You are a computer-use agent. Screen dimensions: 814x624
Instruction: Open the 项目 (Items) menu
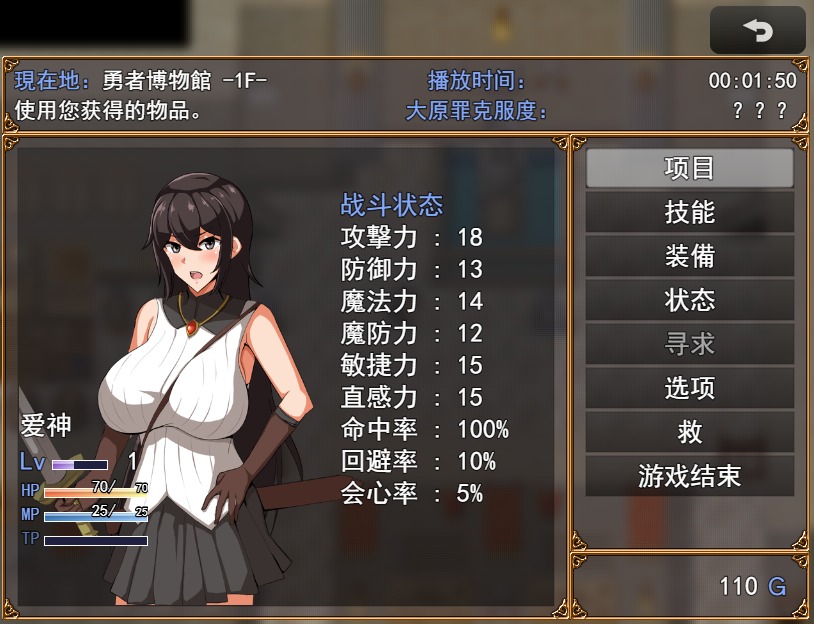(689, 168)
